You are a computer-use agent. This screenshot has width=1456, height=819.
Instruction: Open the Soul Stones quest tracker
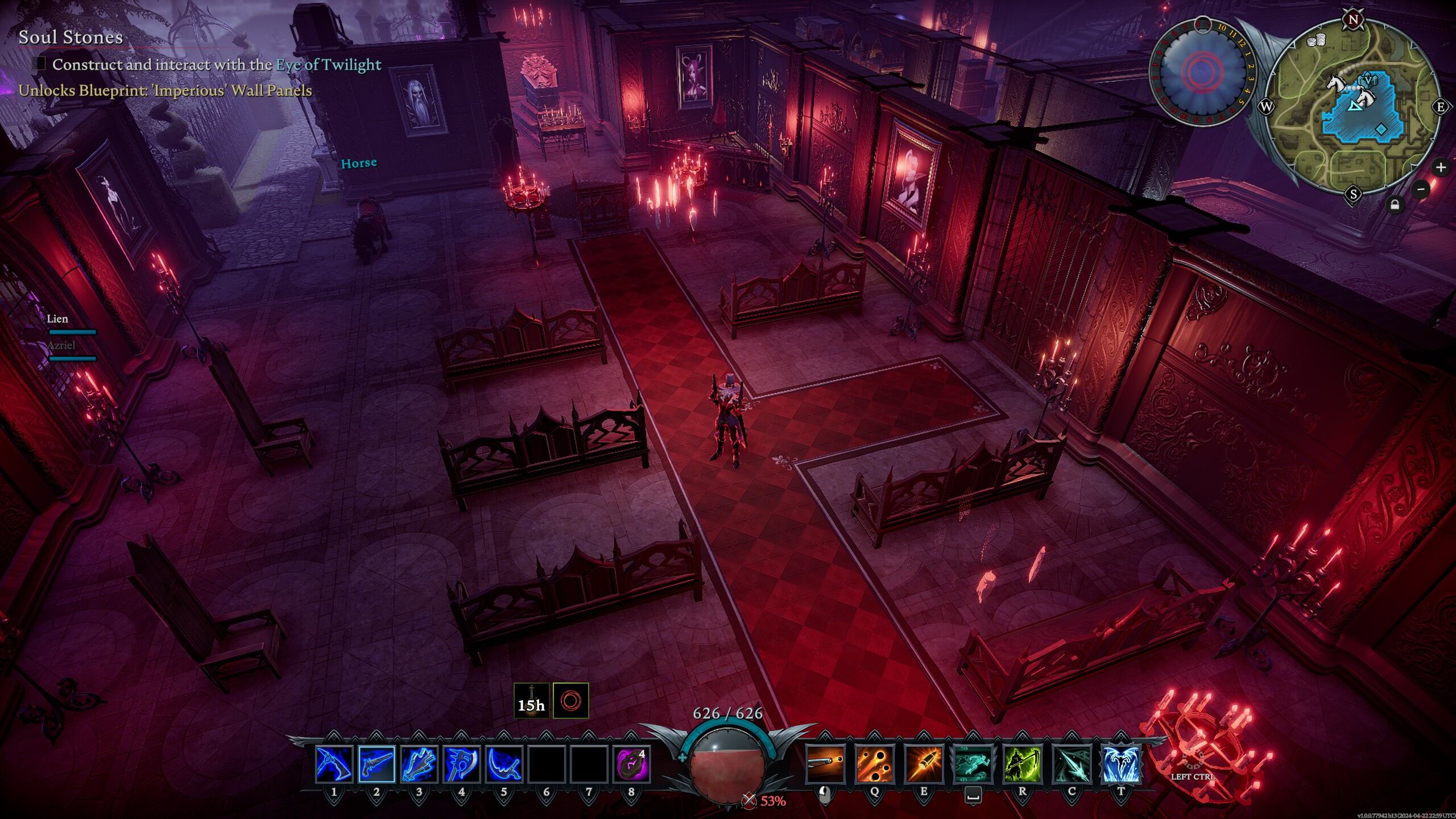(x=71, y=38)
